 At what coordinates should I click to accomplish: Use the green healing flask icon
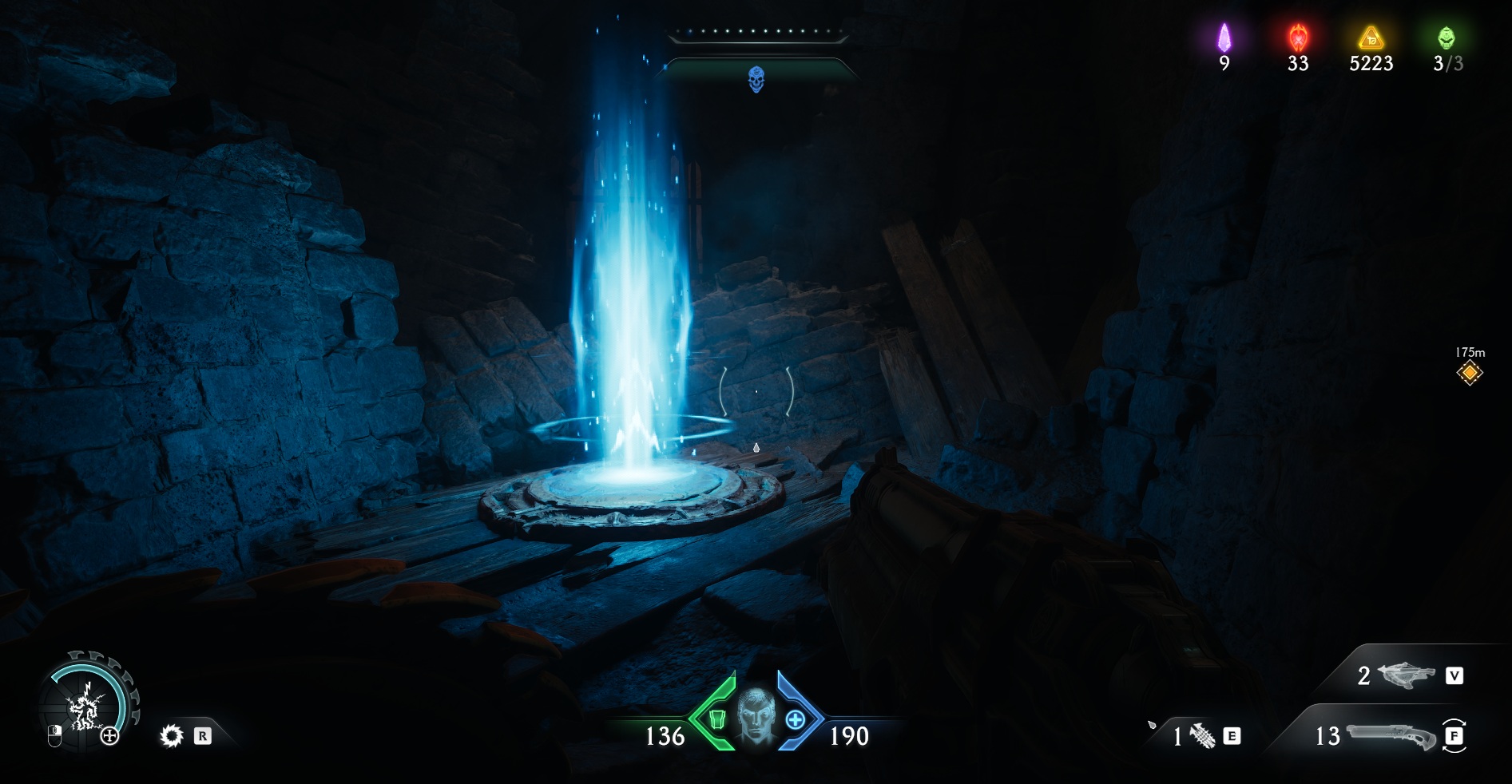(x=716, y=720)
